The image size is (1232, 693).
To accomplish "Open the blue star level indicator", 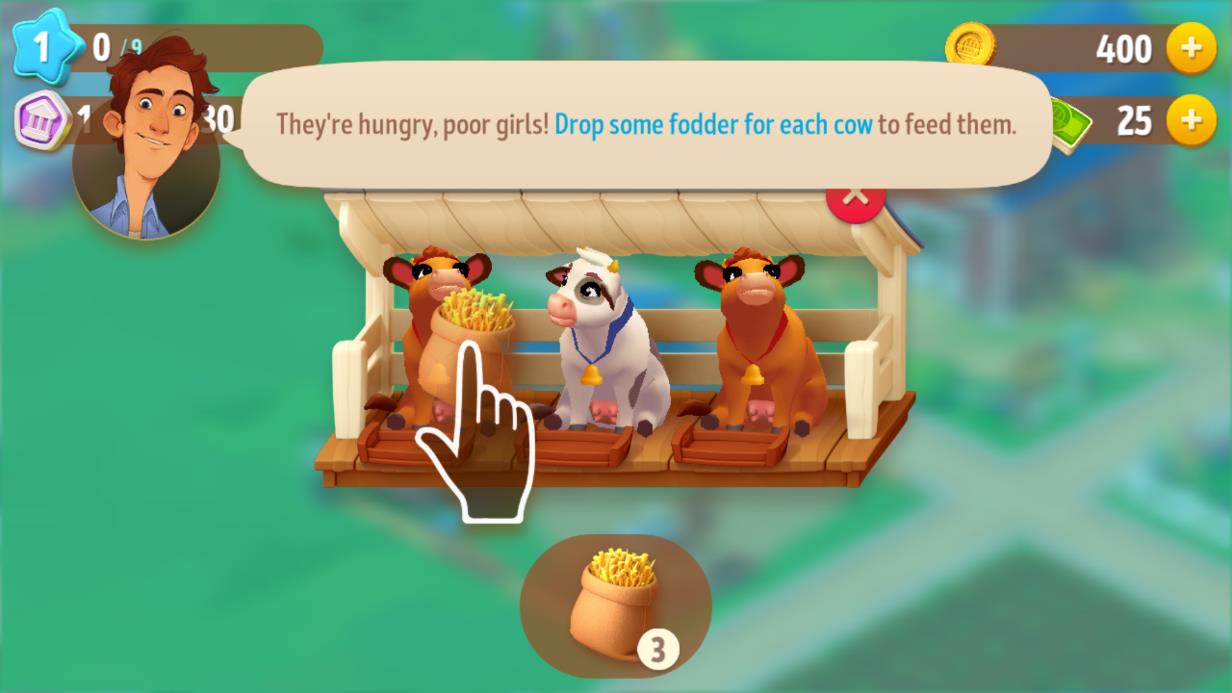I will [43, 47].
